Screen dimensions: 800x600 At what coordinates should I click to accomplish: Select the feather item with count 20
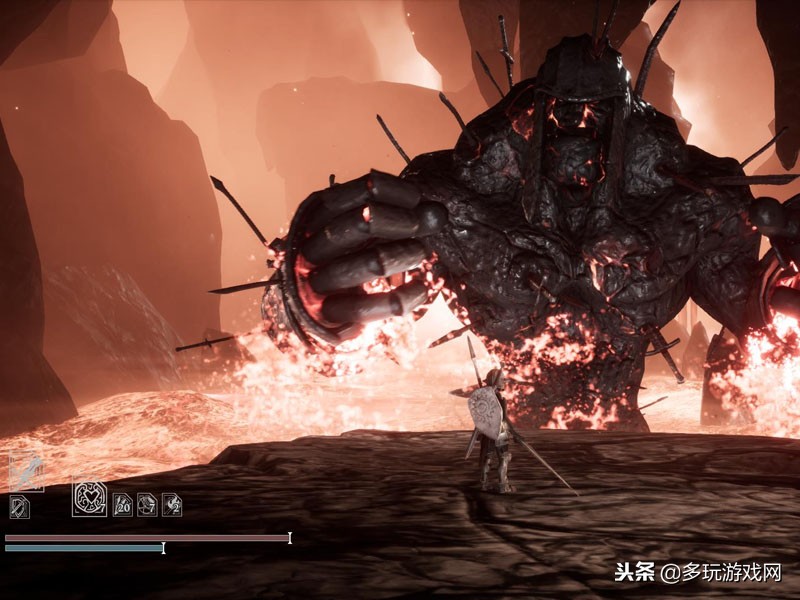pyautogui.click(x=122, y=504)
